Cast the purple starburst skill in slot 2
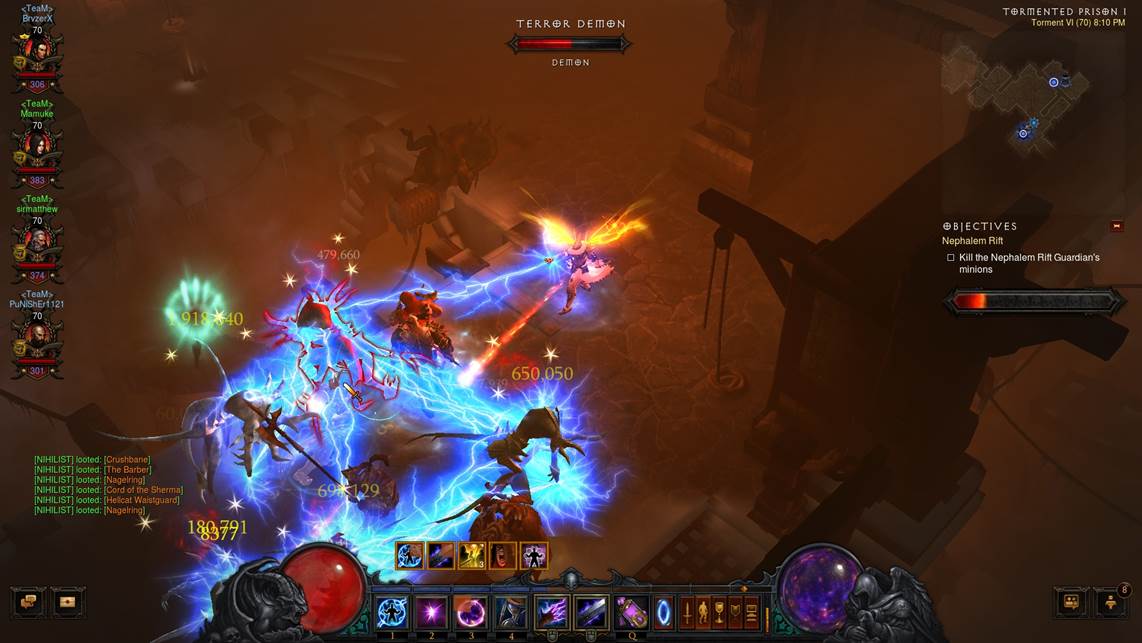1142x643 pixels. coord(431,612)
